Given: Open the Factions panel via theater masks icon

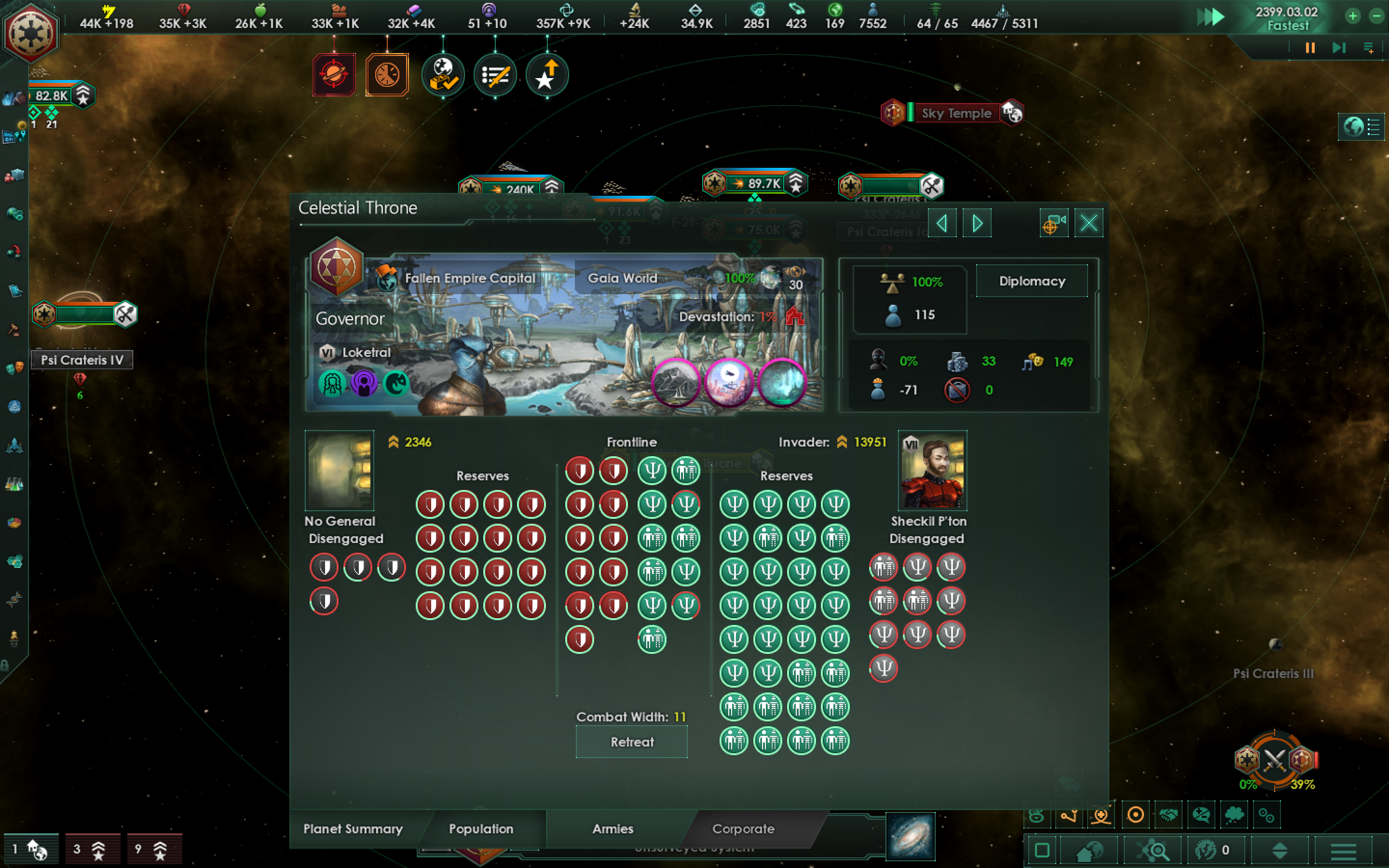Looking at the screenshot, I should [14, 368].
